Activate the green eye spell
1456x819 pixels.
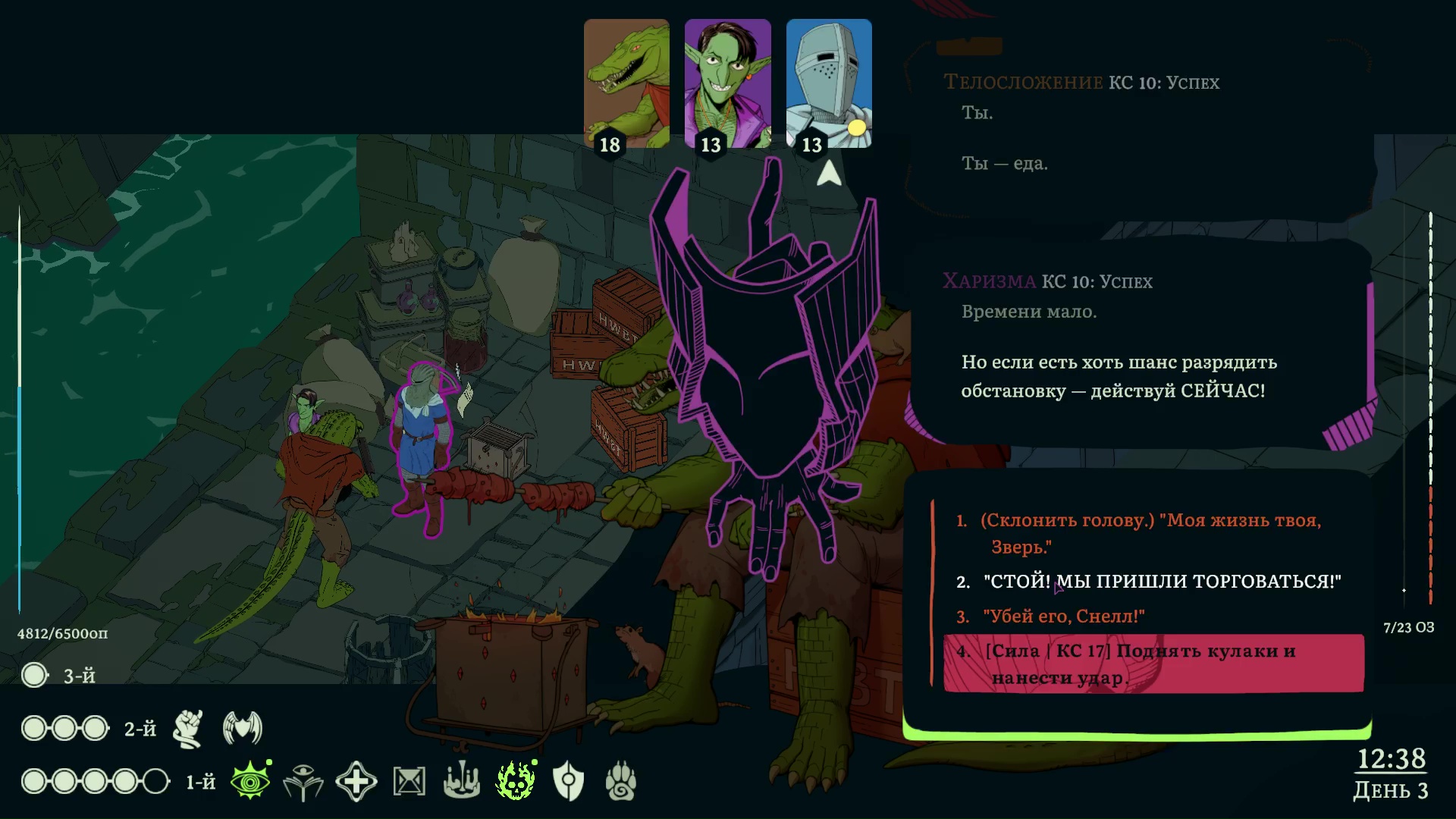tap(250, 781)
